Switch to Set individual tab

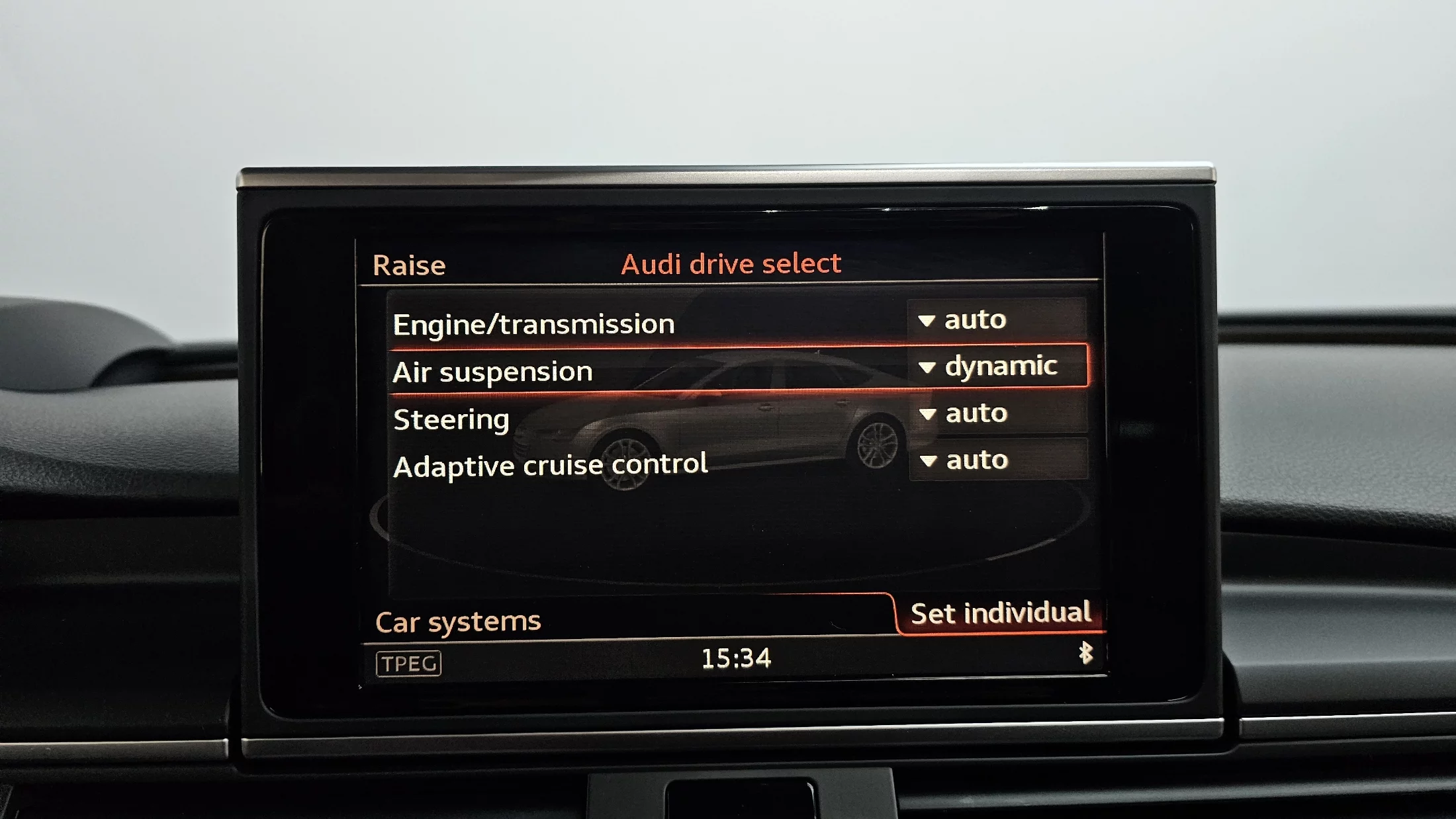pyautogui.click(x=1000, y=613)
